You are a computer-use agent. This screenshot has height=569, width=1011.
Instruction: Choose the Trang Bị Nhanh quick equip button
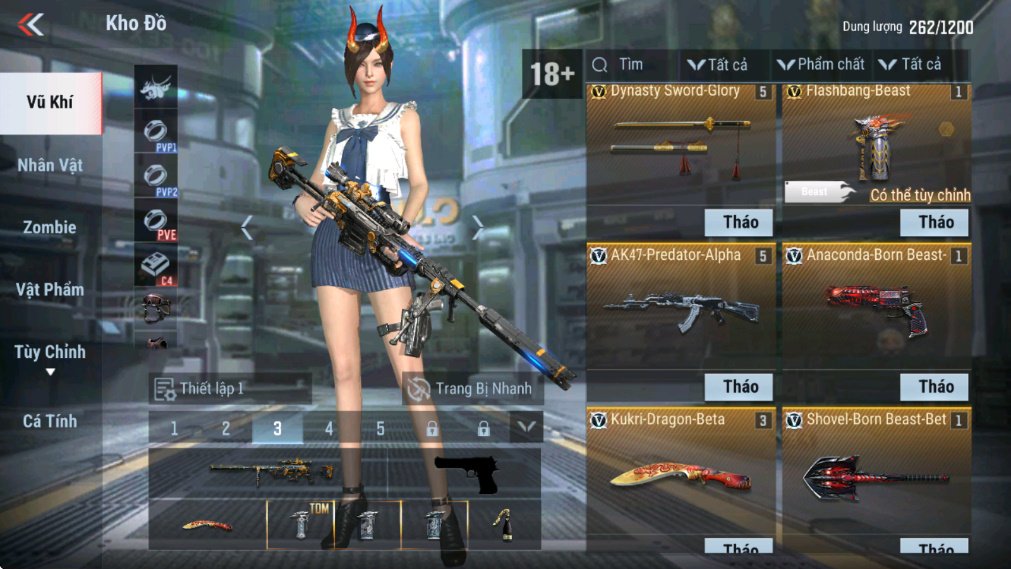(472, 389)
